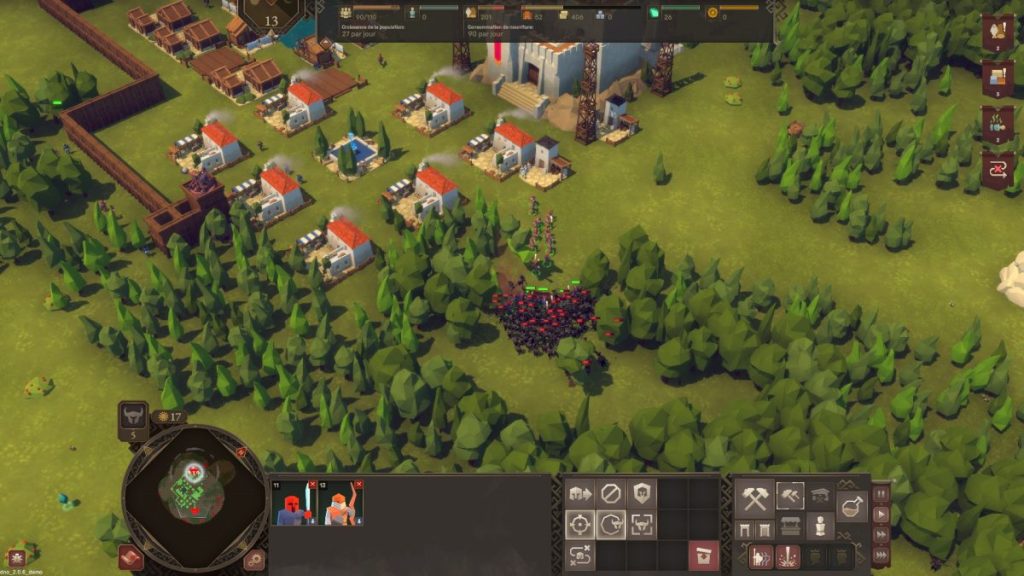Image resolution: width=1024 pixels, height=576 pixels.
Task: Pause the game speed
Action: [x=881, y=494]
